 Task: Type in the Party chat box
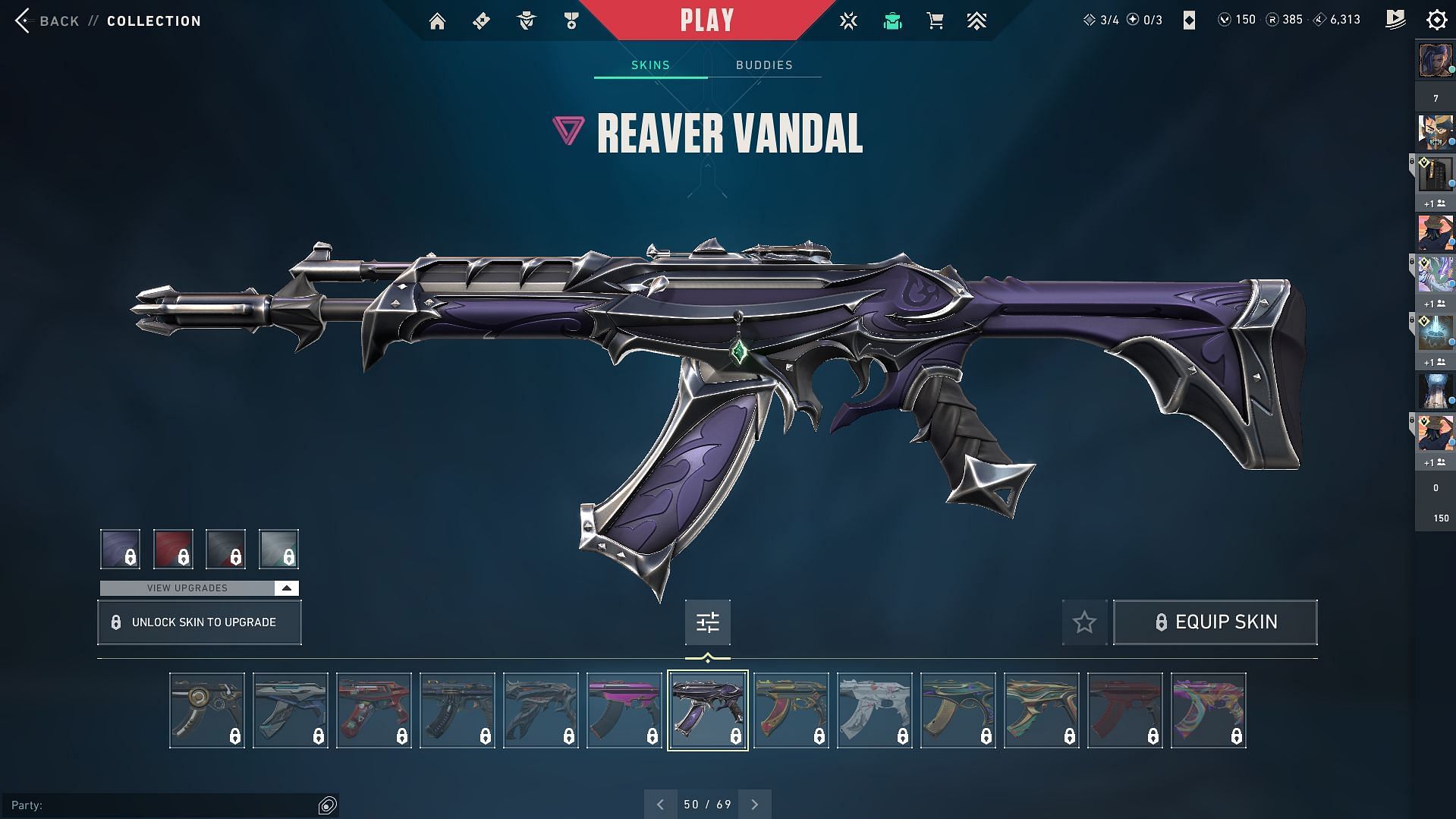[x=175, y=805]
